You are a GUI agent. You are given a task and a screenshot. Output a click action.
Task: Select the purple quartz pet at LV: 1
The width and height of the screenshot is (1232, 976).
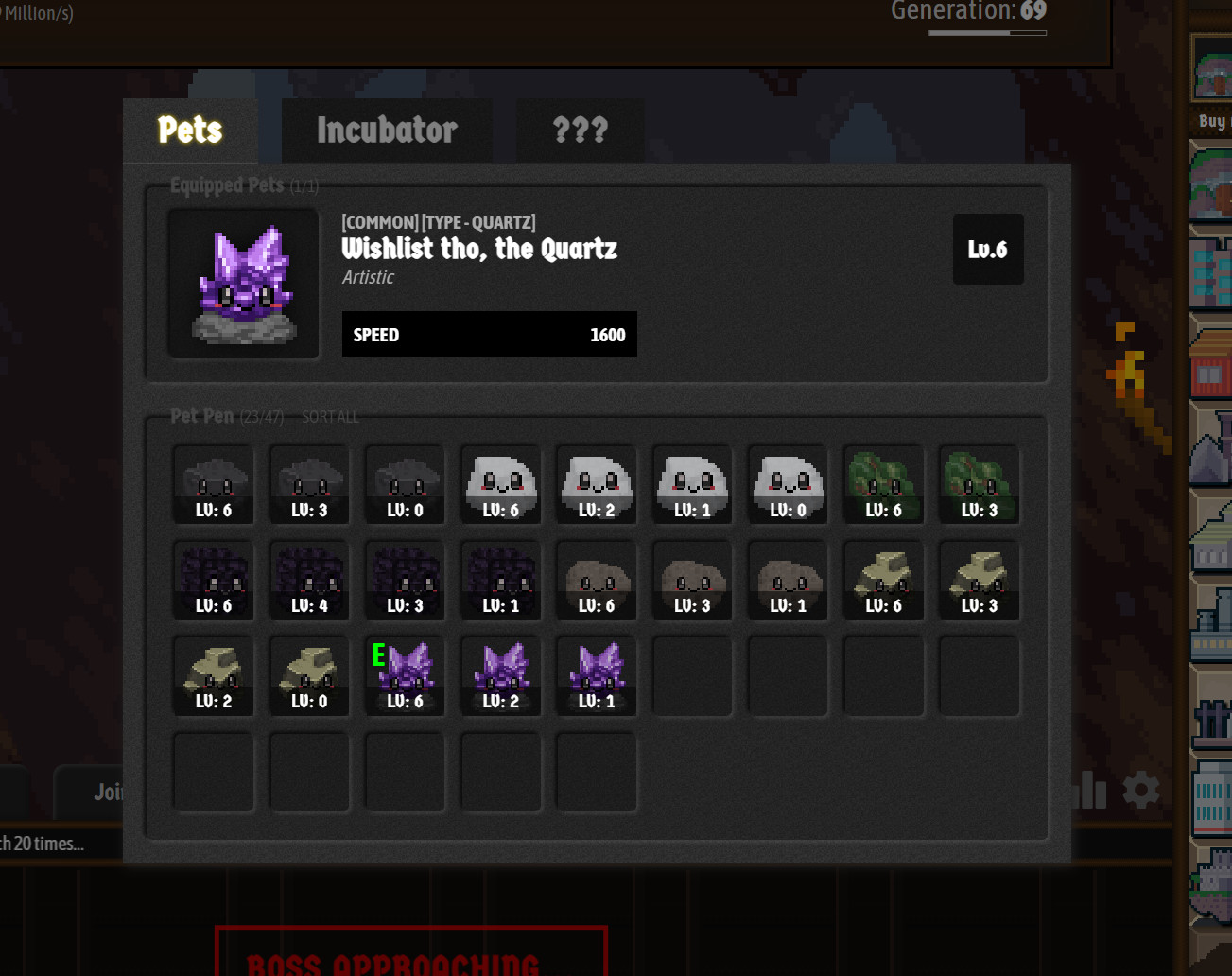point(596,674)
